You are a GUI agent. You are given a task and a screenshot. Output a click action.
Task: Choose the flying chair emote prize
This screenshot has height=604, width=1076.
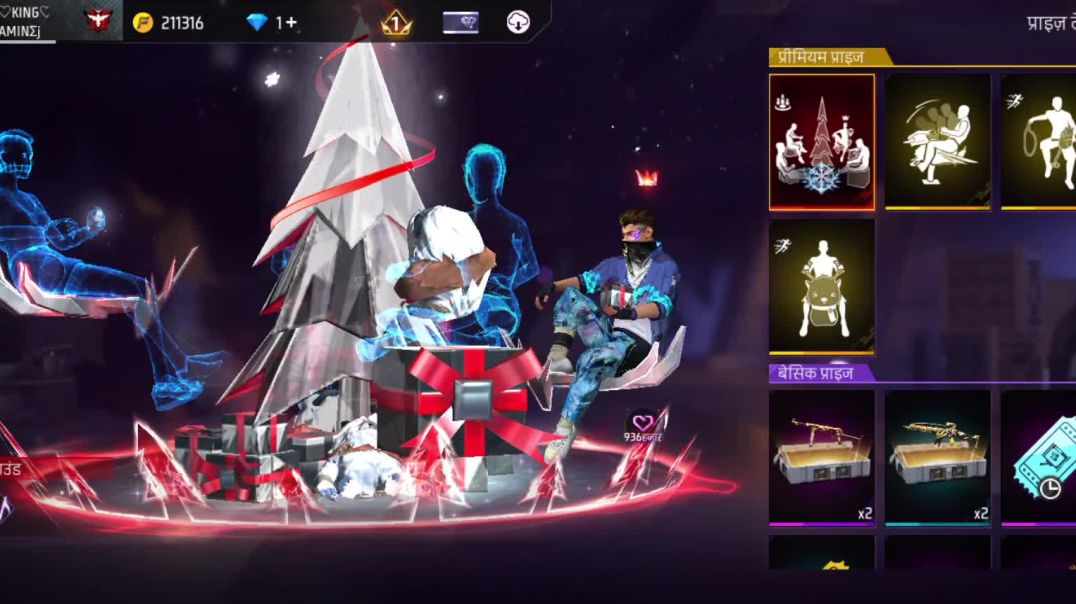pos(937,141)
